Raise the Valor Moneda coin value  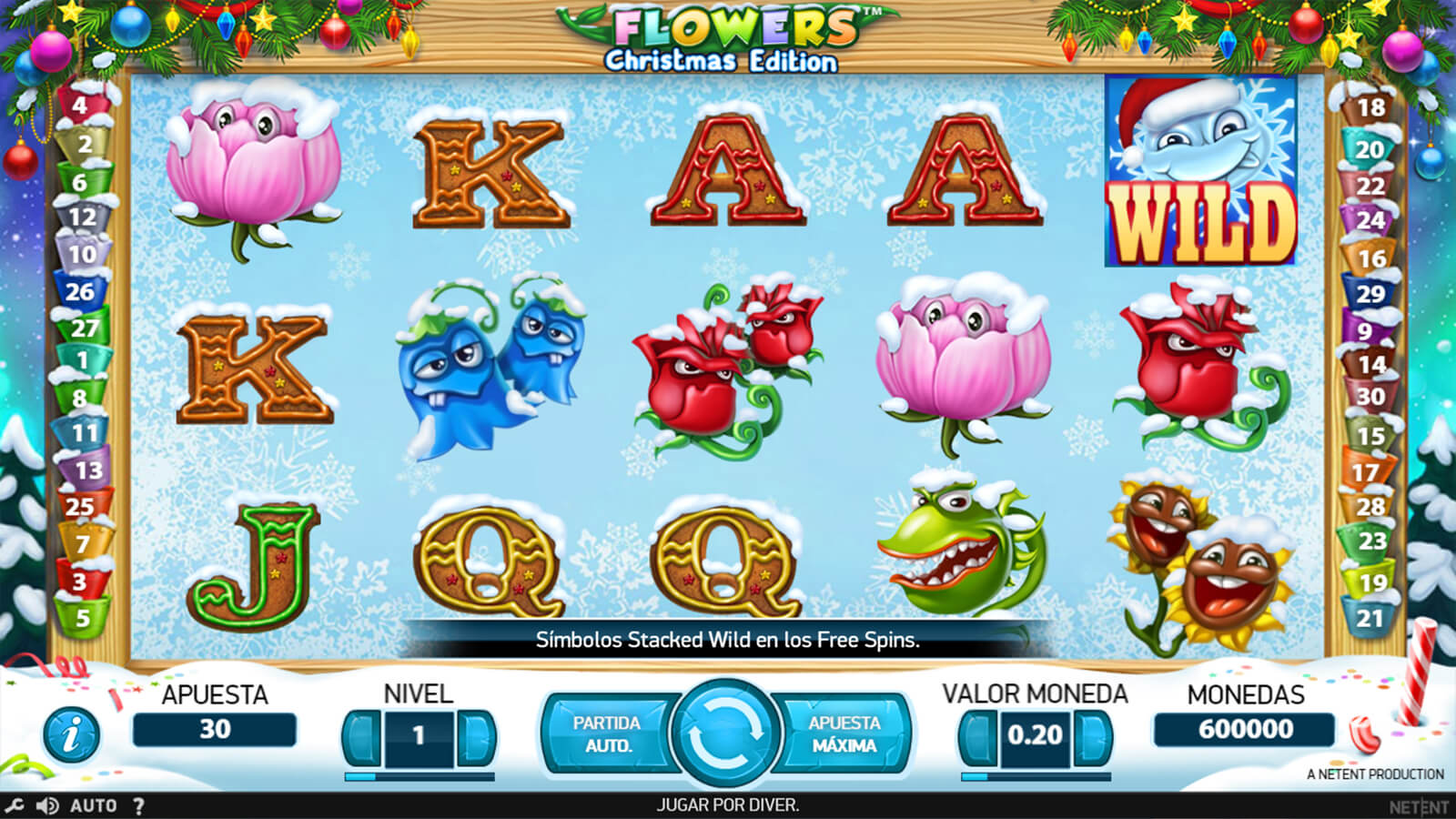pyautogui.click(x=1092, y=735)
